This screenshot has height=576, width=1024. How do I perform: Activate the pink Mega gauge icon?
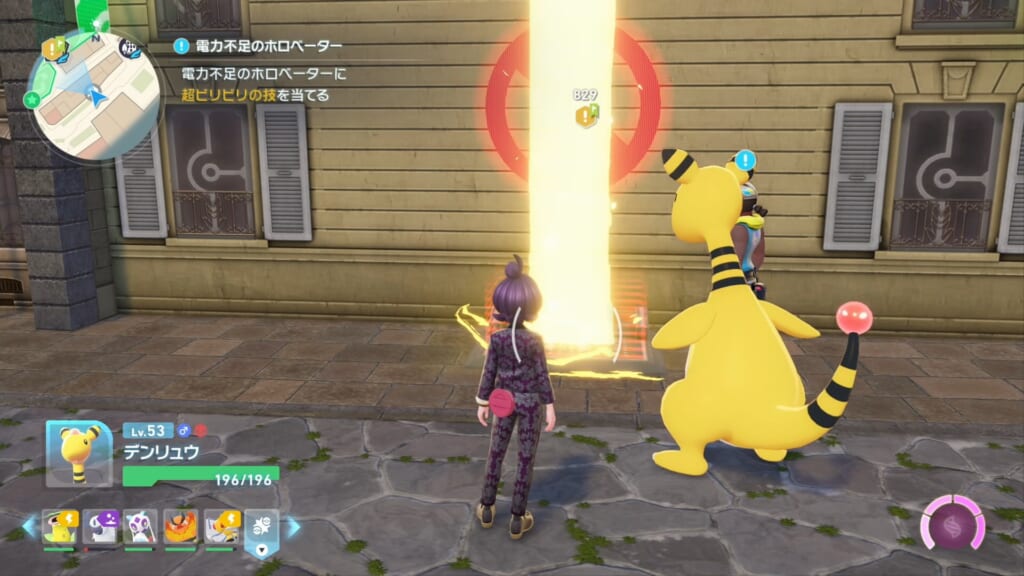[x=952, y=523]
